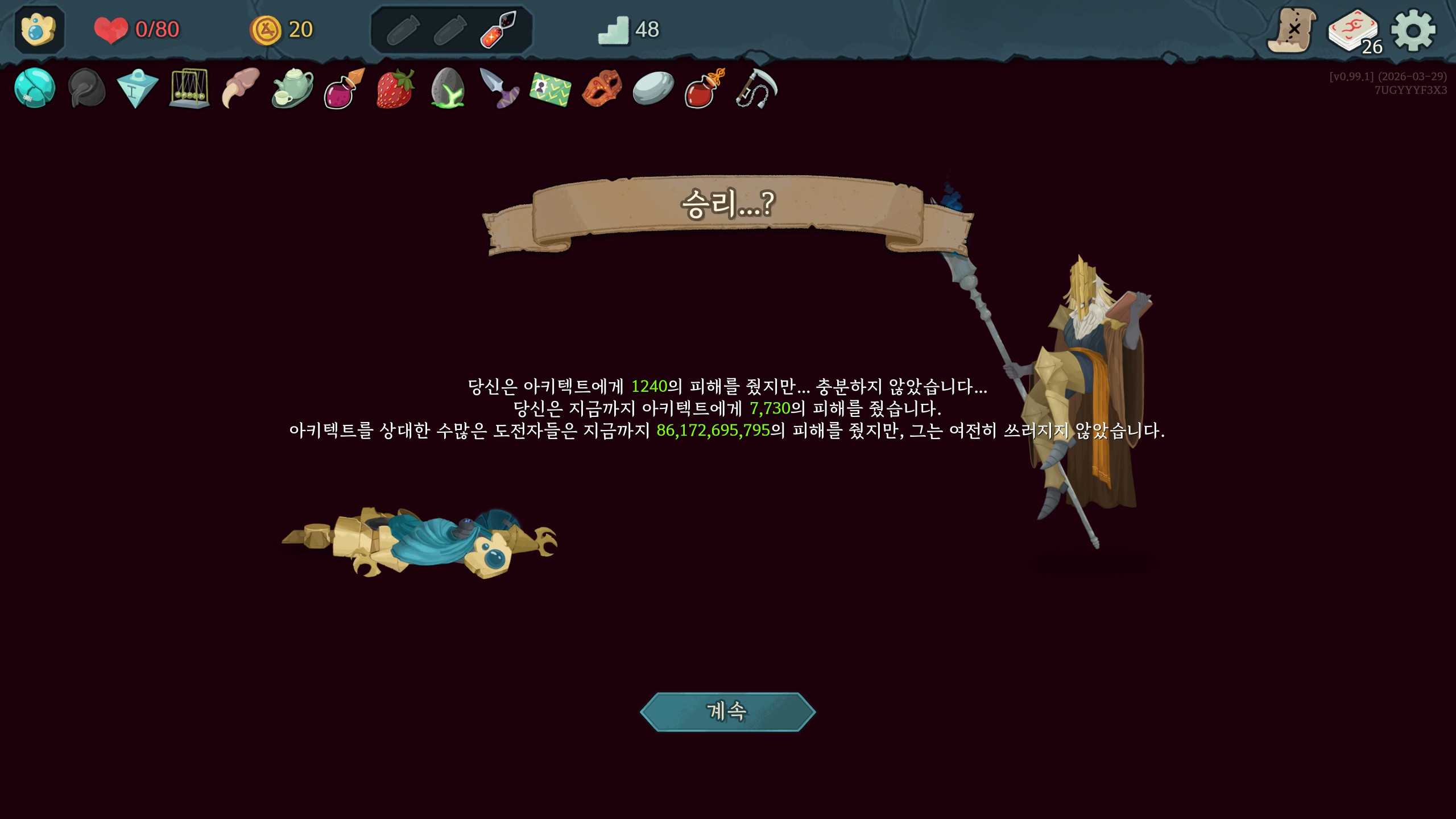
Task: Open the character portrait icon
Action: pos(39,30)
